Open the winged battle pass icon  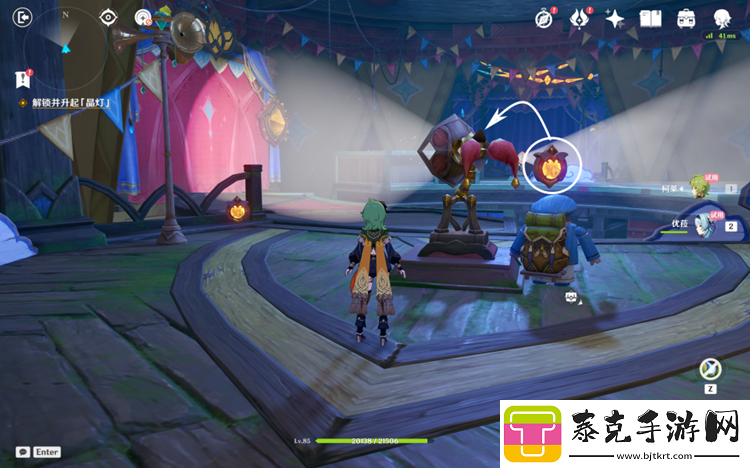tap(579, 18)
